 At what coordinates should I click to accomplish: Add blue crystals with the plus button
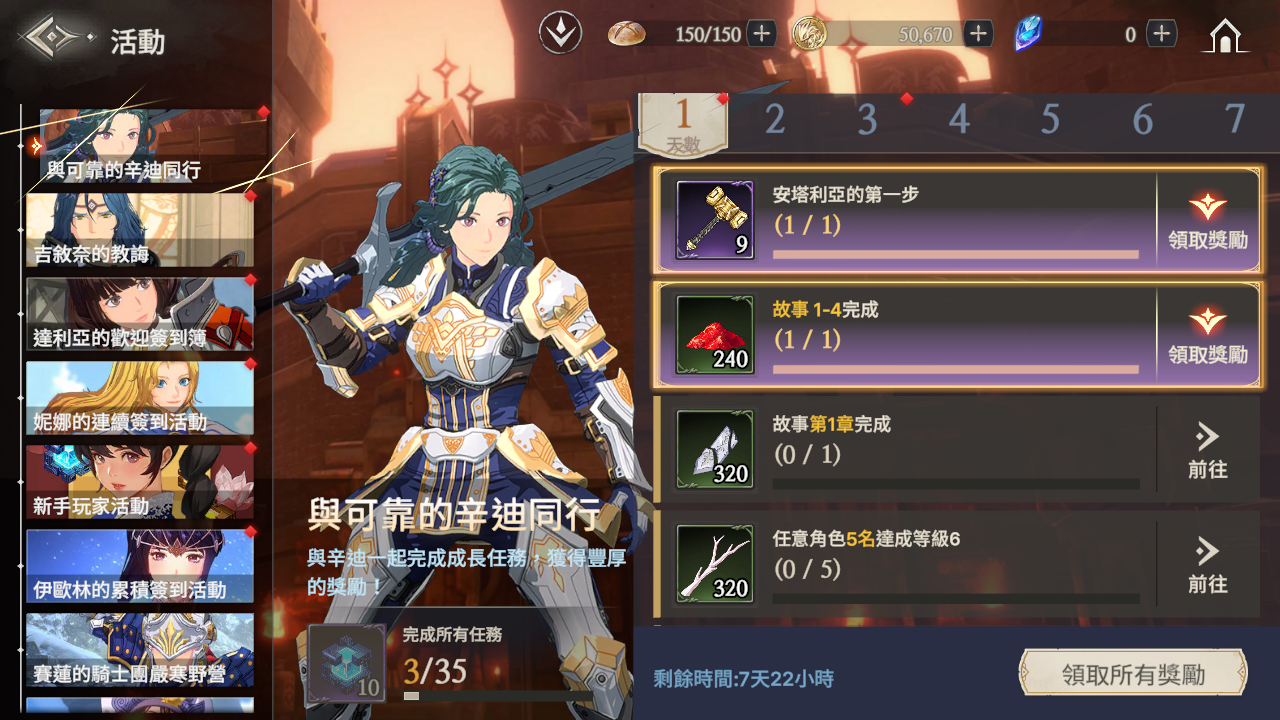(x=1161, y=34)
